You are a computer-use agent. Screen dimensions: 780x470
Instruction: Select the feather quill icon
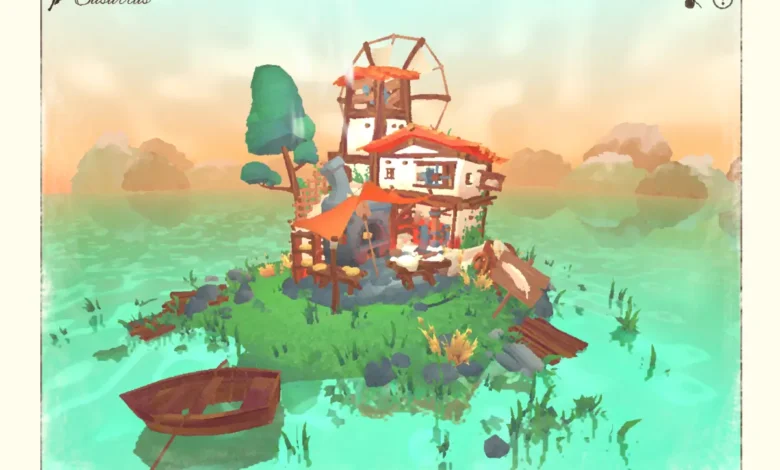[x=54, y=4]
